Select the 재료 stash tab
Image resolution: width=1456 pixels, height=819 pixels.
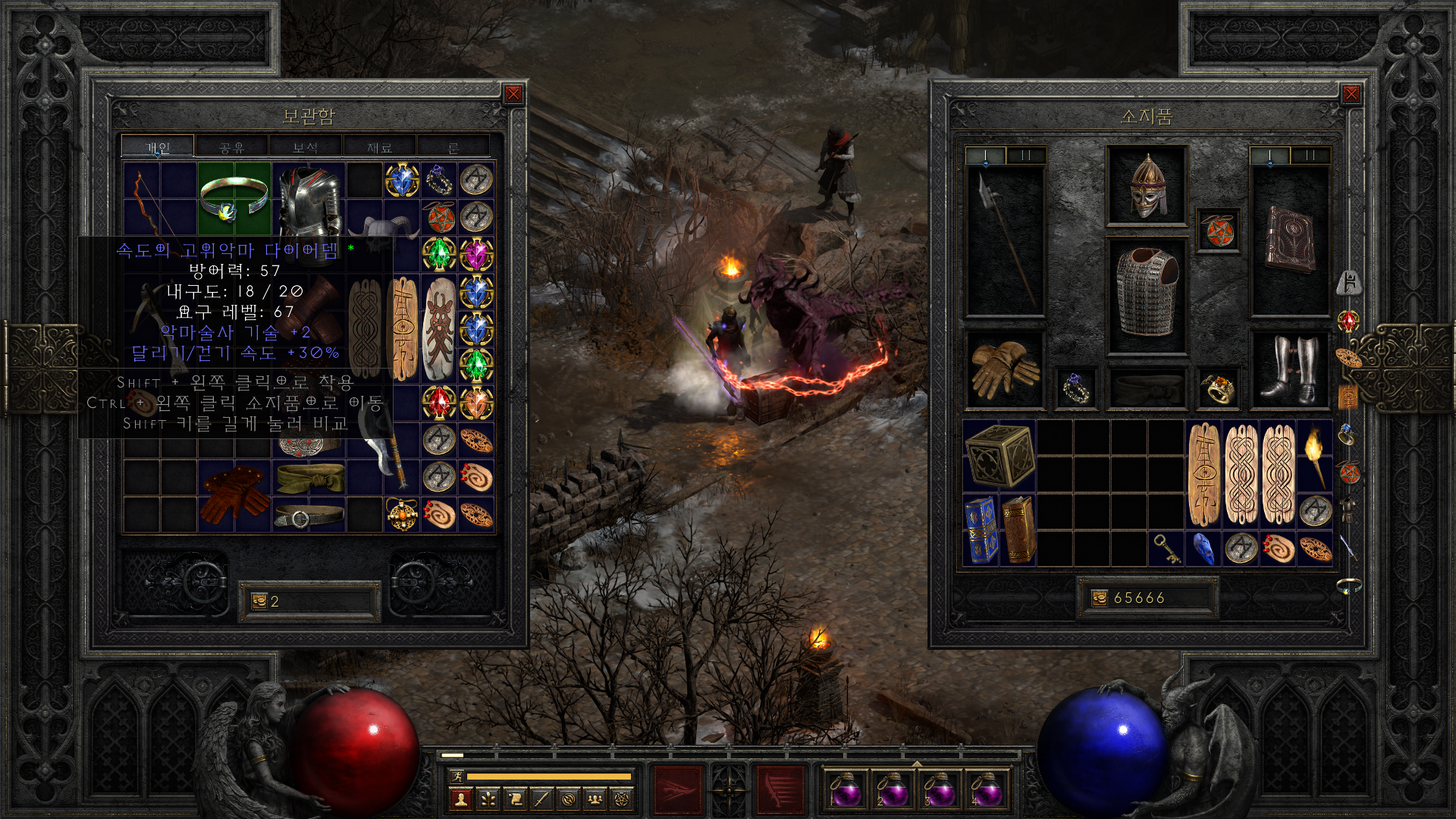pyautogui.click(x=379, y=147)
